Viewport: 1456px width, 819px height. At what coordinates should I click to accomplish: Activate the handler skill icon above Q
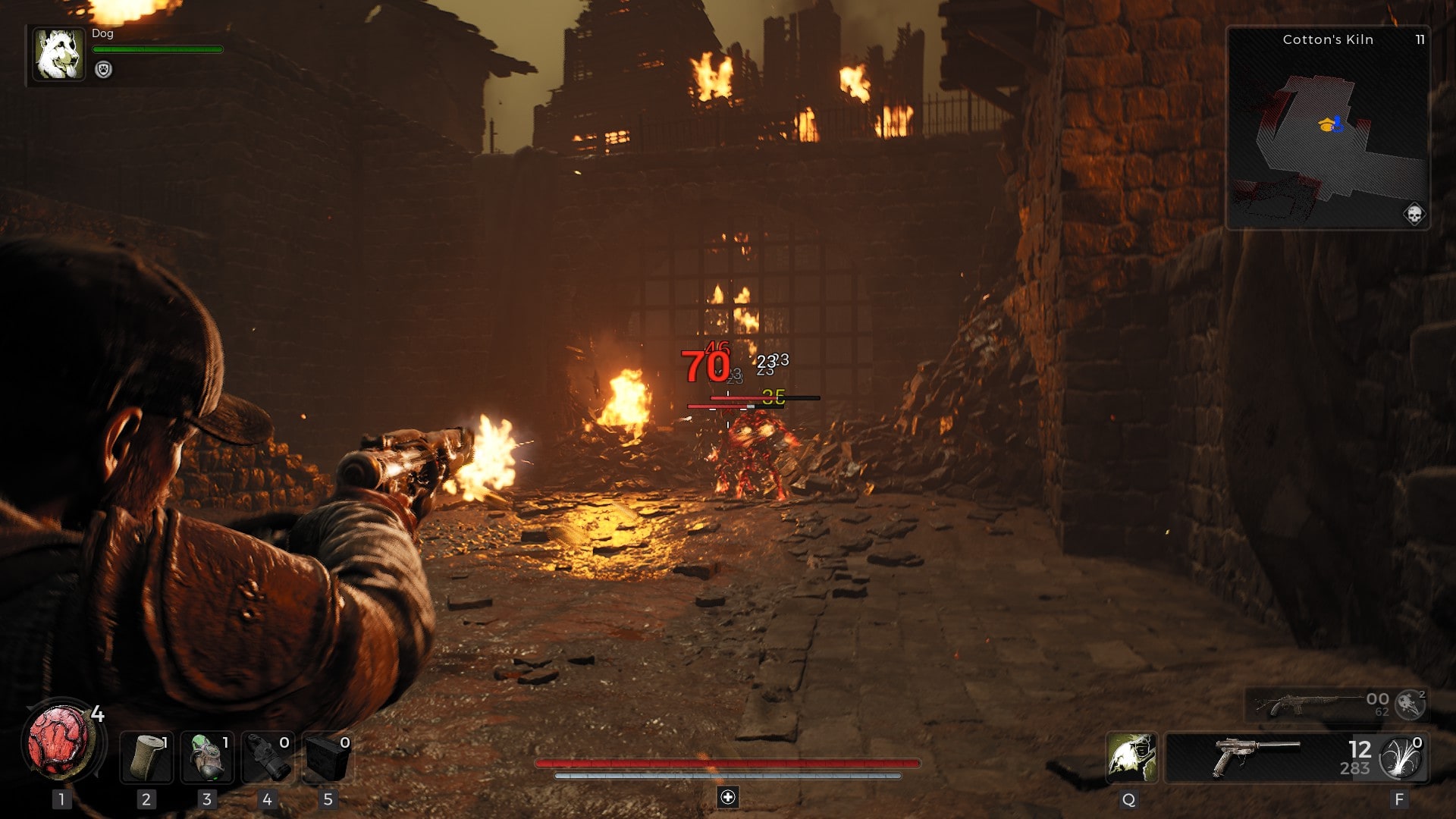(x=1131, y=757)
